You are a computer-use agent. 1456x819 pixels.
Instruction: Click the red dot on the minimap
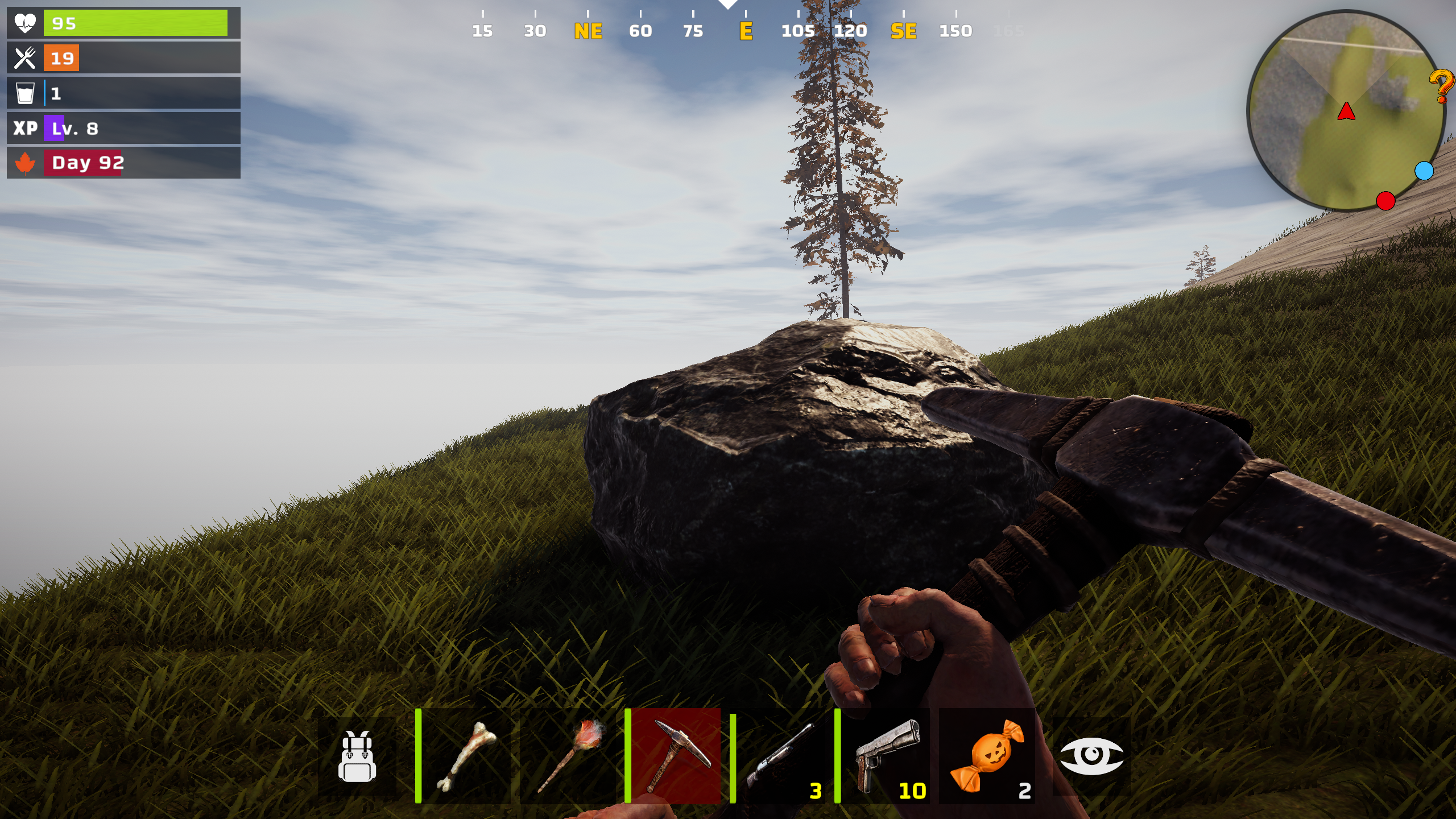pos(1387,200)
